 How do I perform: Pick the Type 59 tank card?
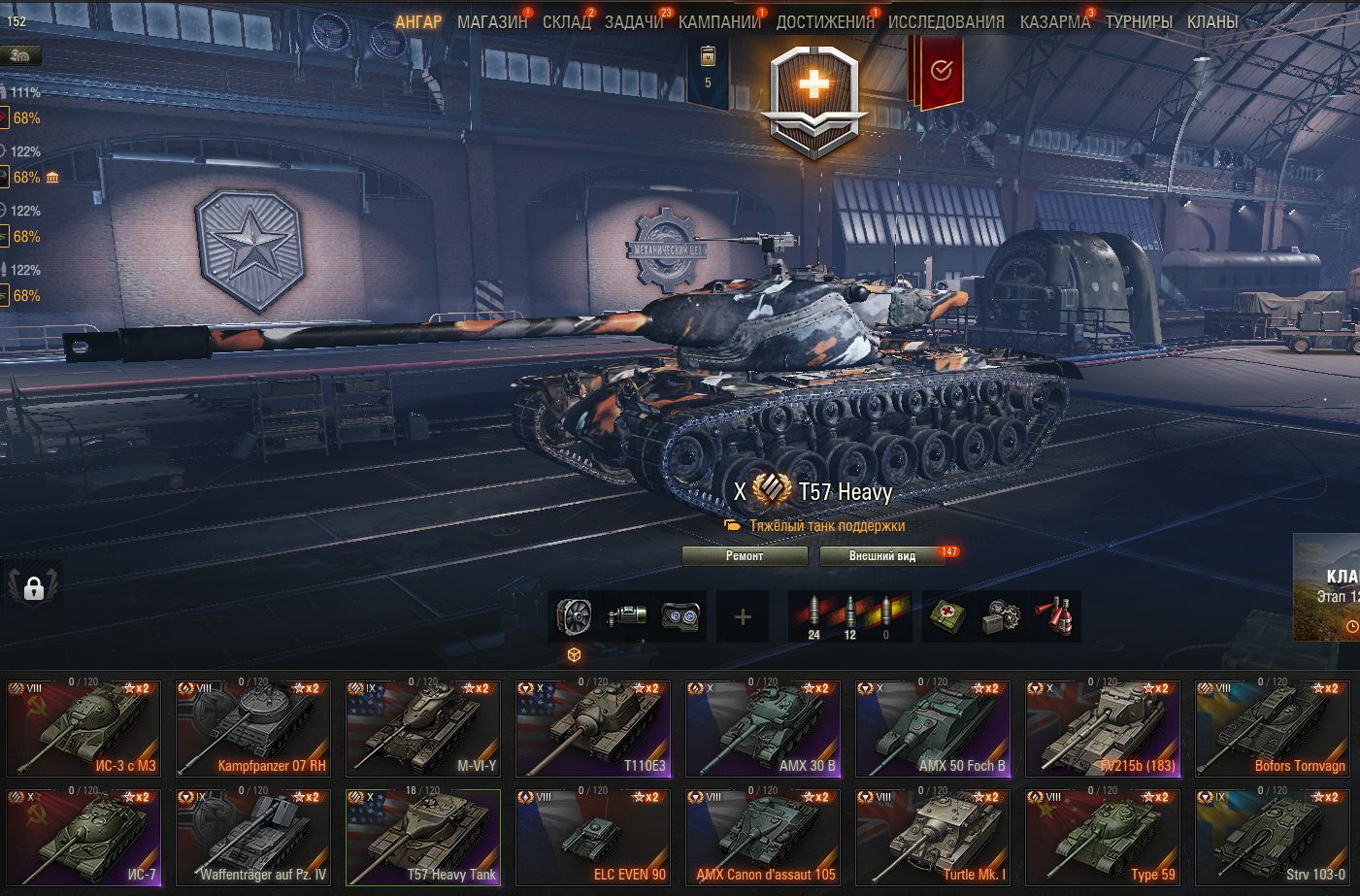click(x=1103, y=837)
